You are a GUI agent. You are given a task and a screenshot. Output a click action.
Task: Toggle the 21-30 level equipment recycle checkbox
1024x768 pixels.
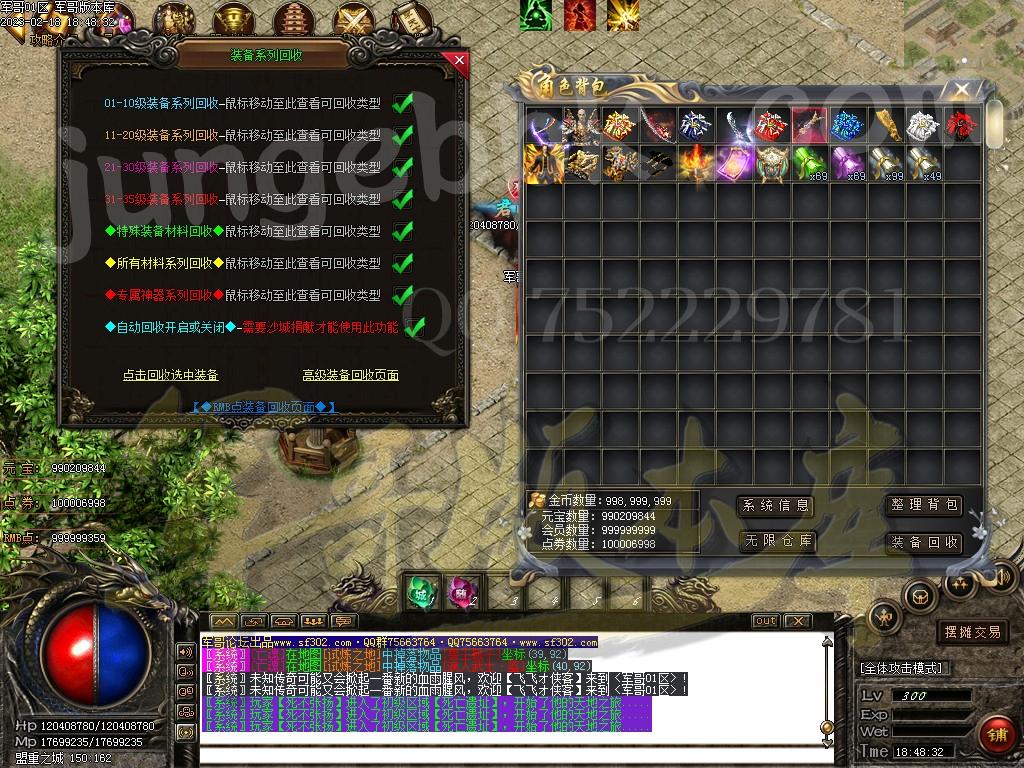(x=403, y=167)
